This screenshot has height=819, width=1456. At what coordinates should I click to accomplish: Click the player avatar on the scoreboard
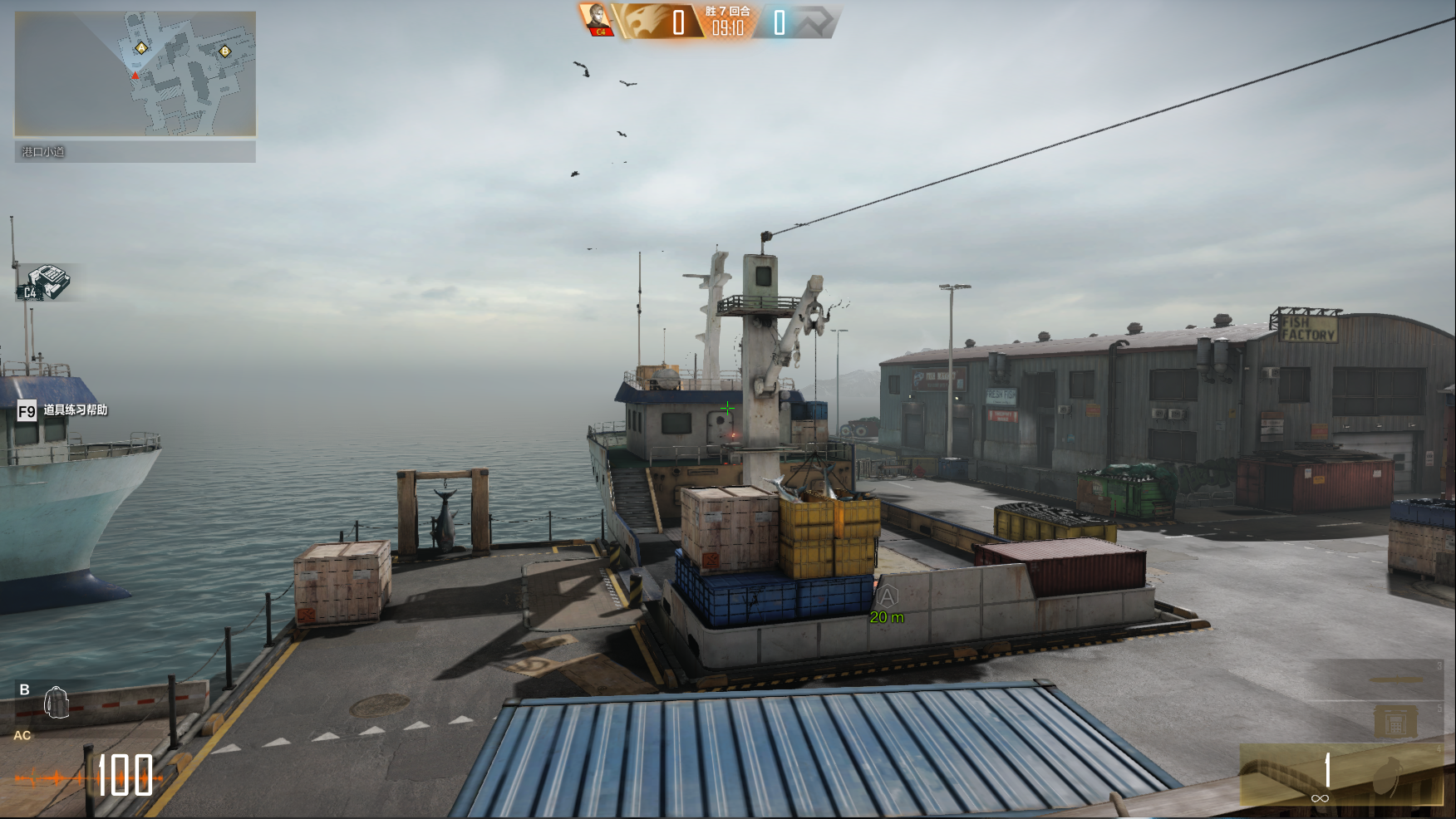coord(598,19)
